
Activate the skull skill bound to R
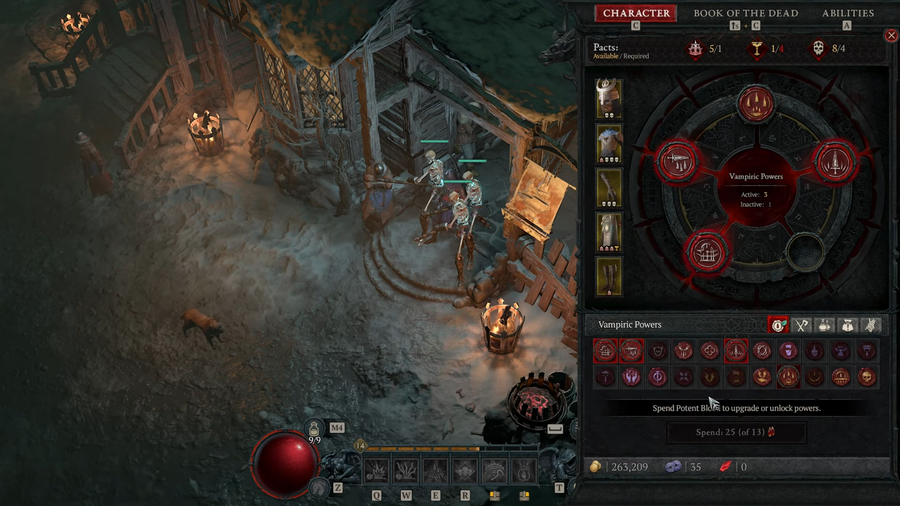click(465, 471)
